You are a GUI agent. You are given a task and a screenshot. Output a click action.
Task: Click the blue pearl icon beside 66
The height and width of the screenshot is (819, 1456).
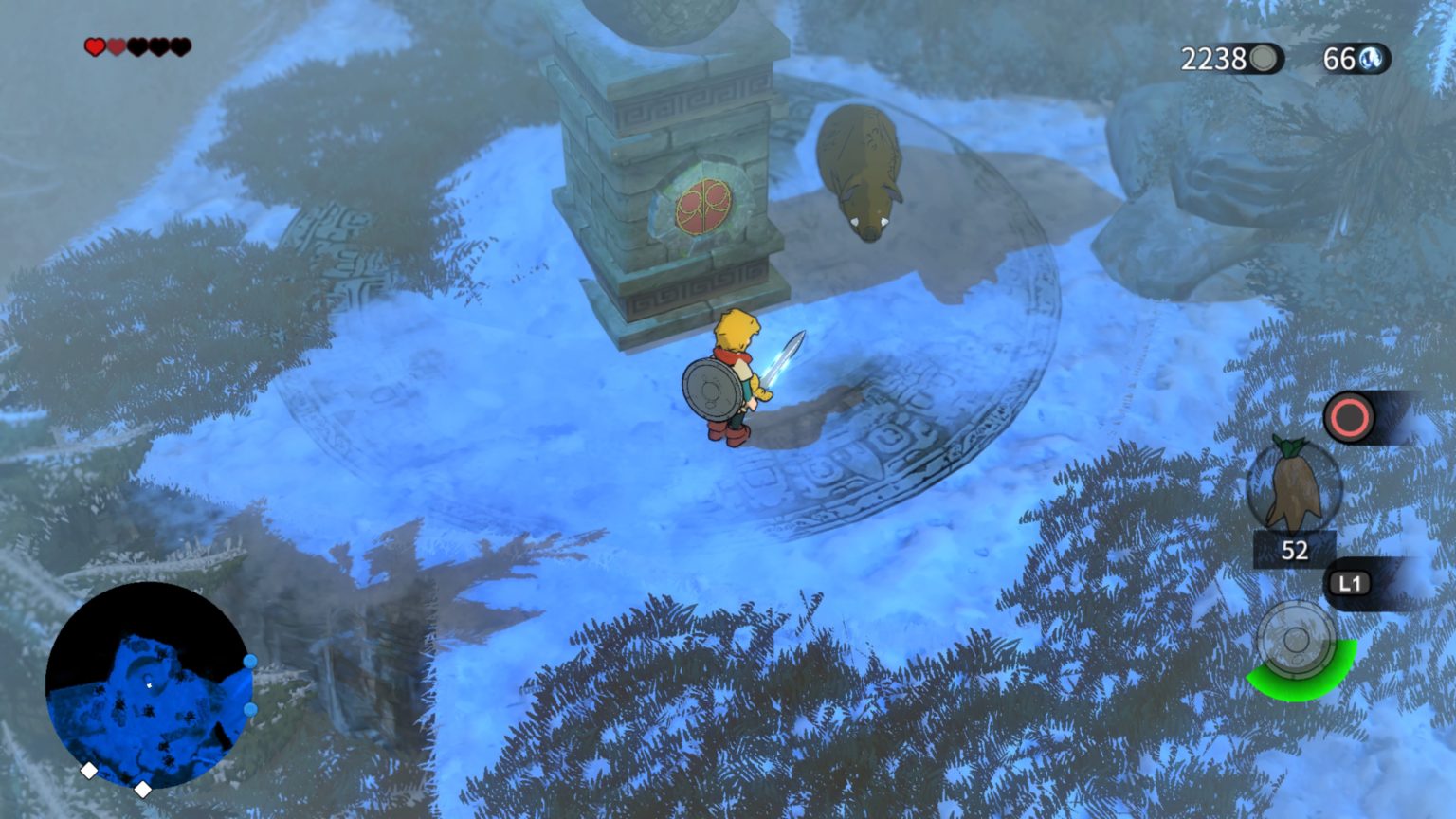[x=1373, y=60]
